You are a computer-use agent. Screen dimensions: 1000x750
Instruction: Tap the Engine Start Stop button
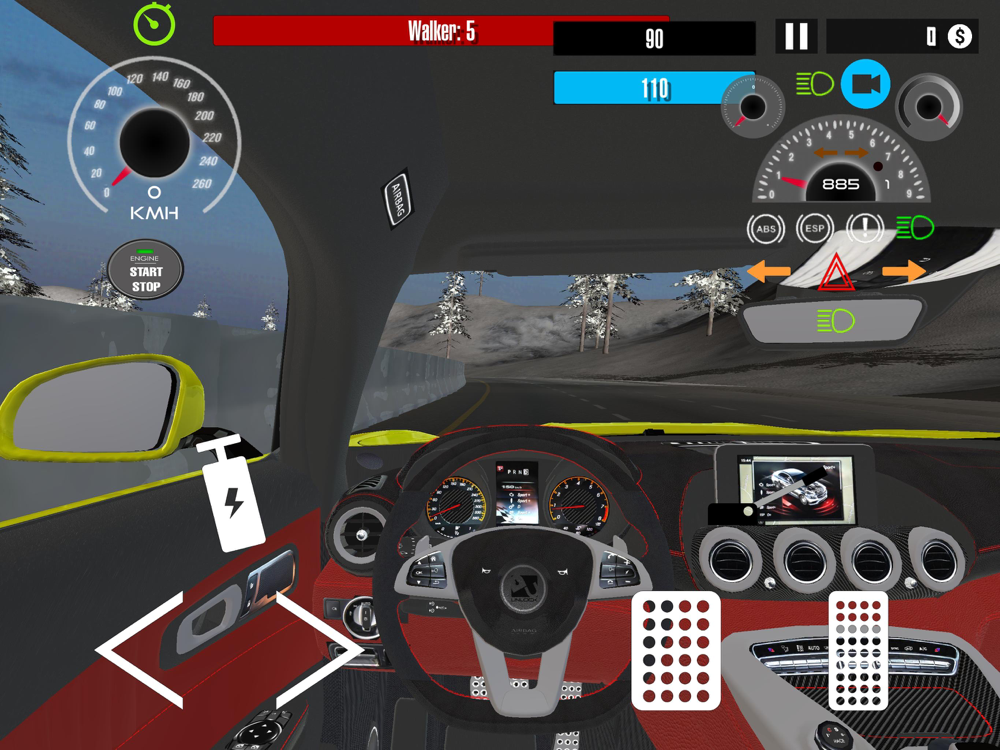point(146,271)
